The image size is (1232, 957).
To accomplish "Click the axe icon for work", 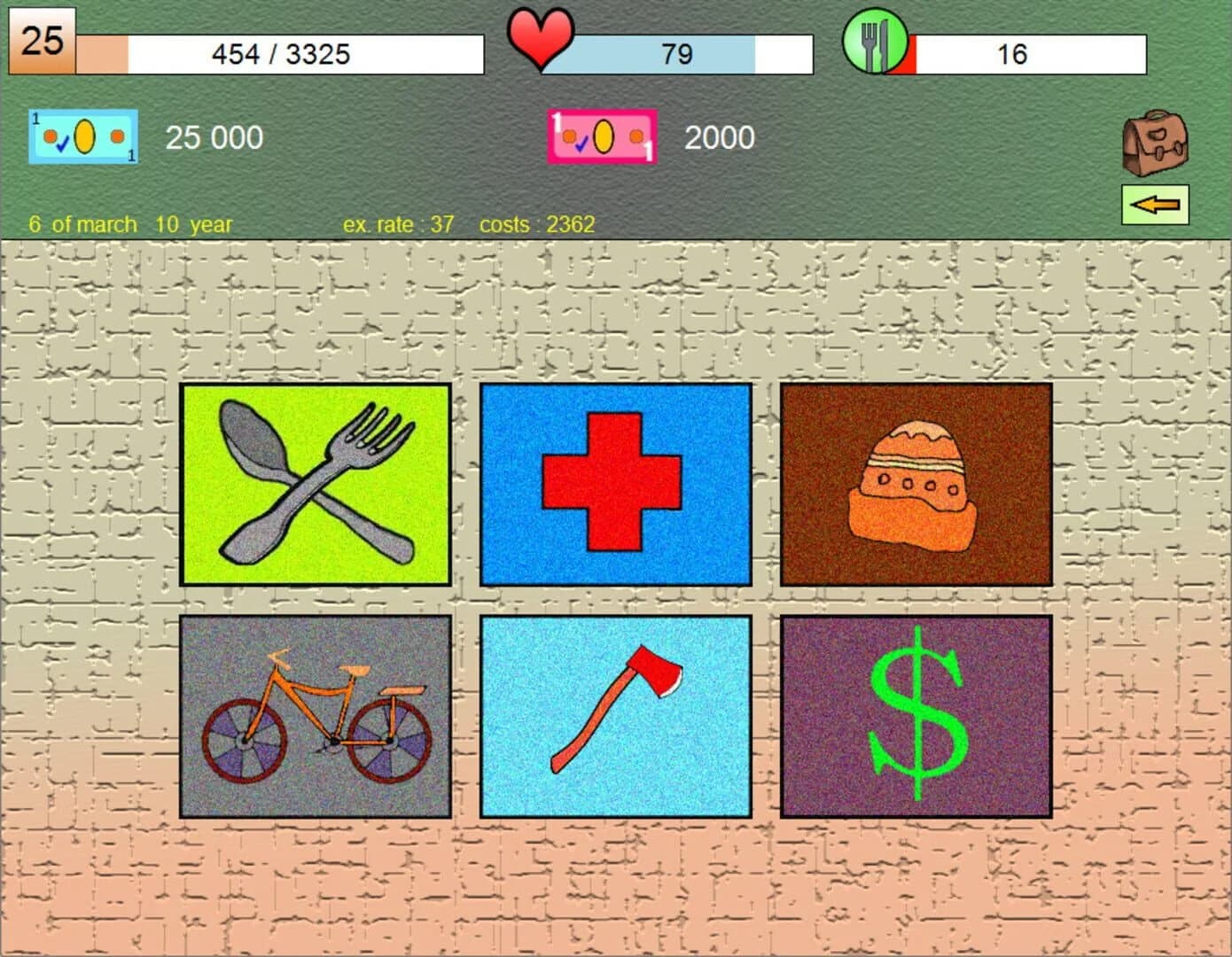I will tap(615, 713).
